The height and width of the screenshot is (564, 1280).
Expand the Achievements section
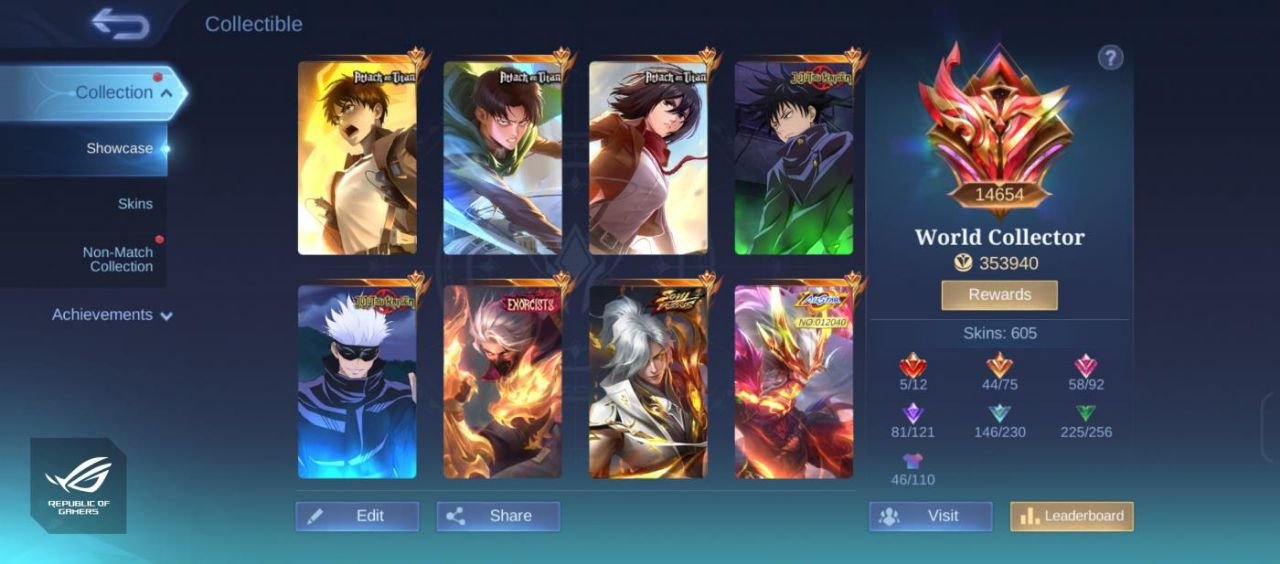point(112,315)
